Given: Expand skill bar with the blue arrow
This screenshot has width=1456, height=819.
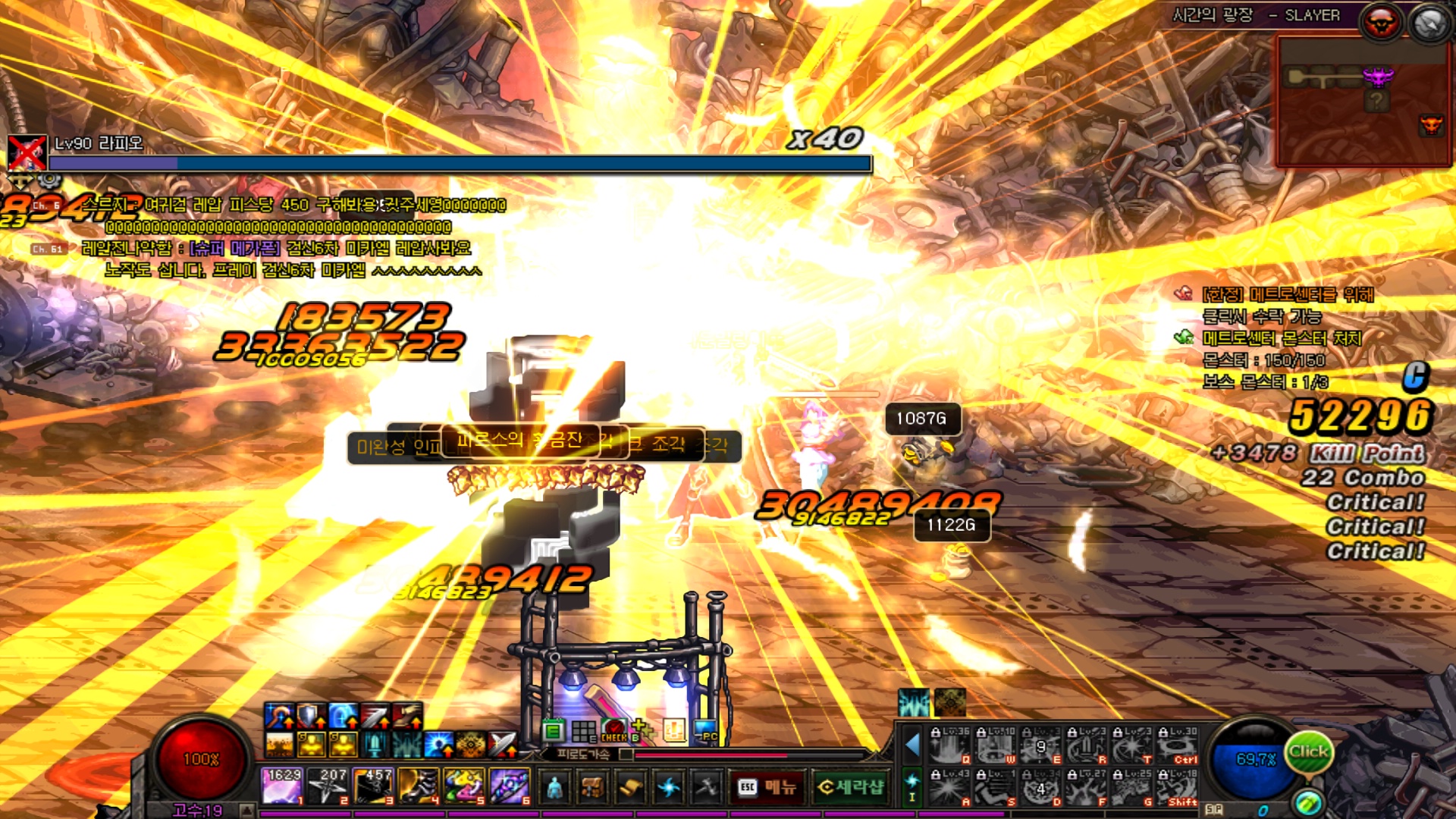Looking at the screenshot, I should click(912, 745).
